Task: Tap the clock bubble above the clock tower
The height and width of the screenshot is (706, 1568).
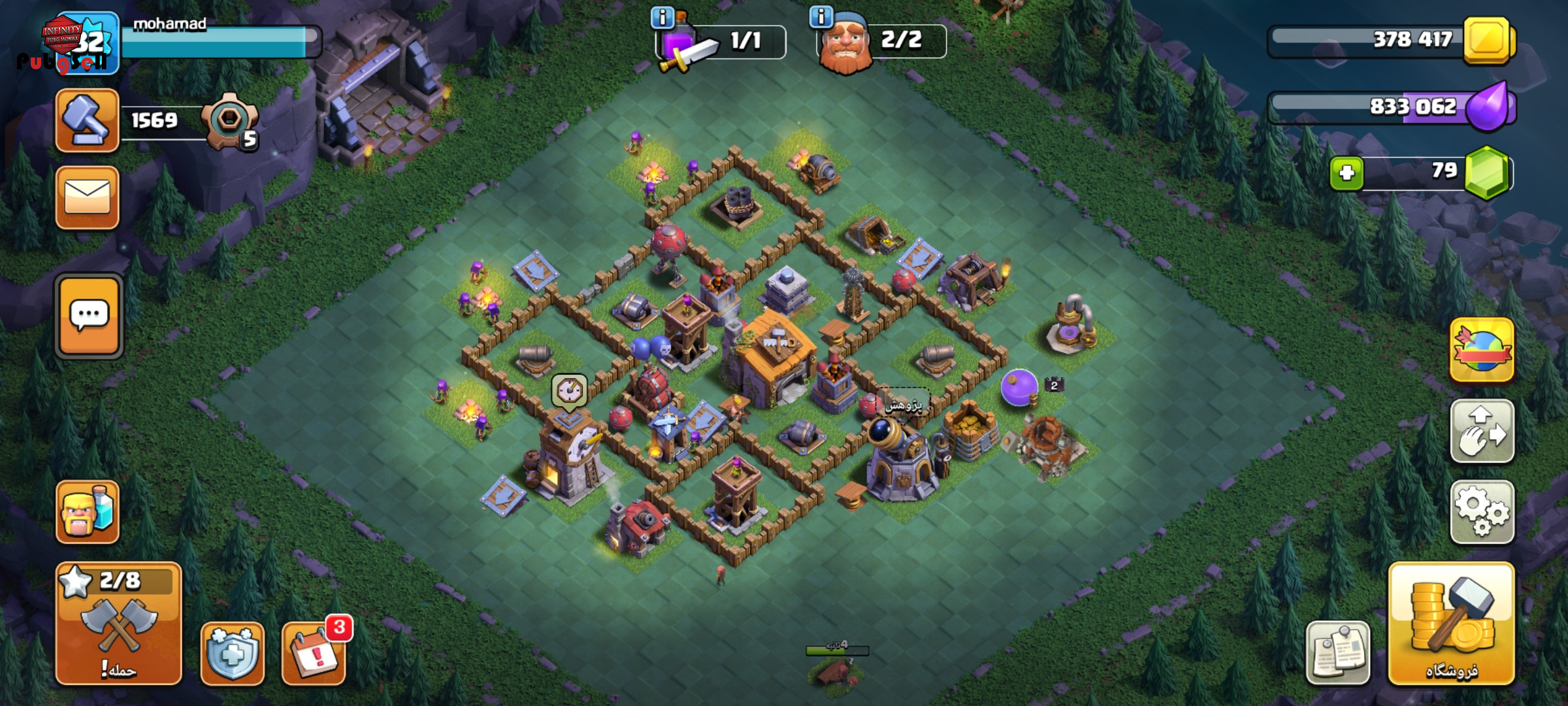Action: click(570, 391)
